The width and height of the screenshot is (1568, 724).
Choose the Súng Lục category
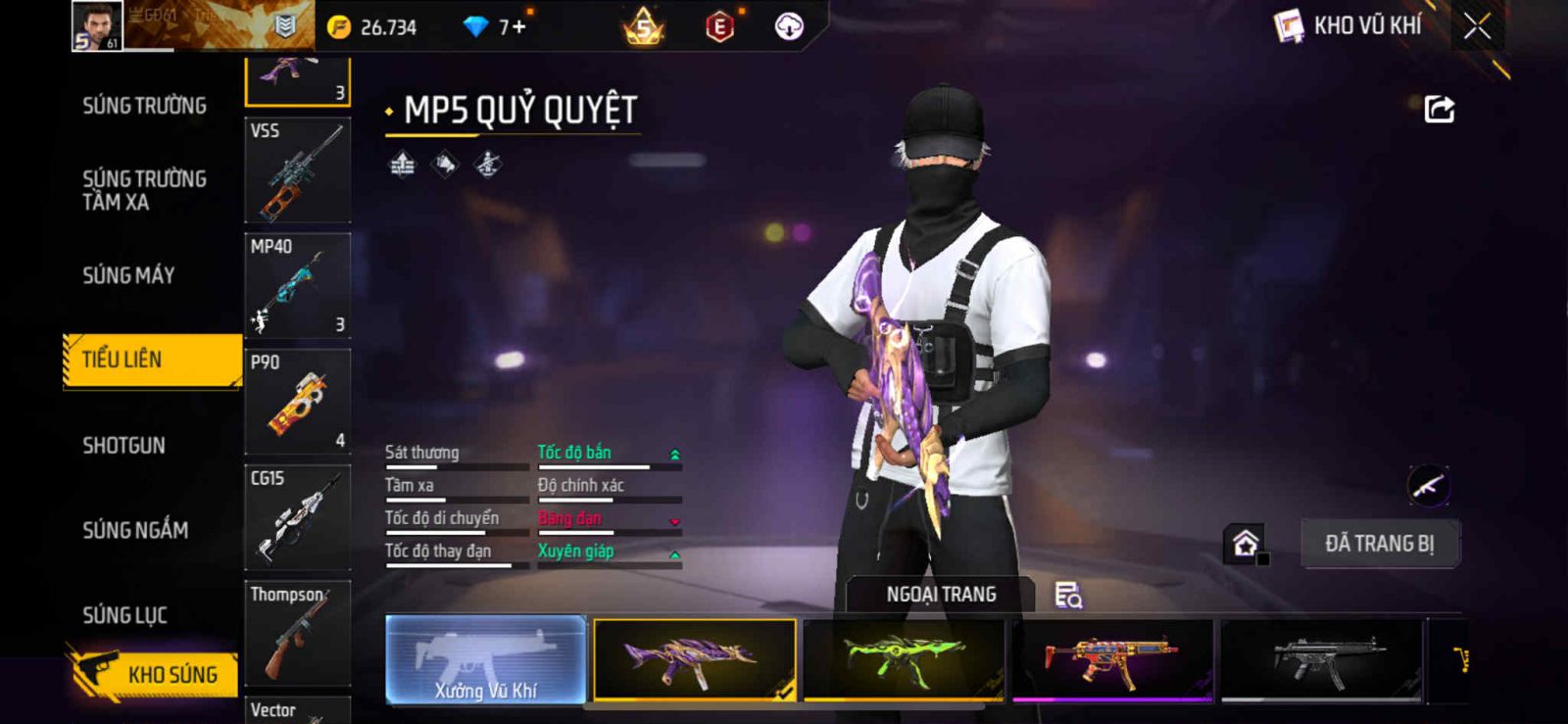124,615
